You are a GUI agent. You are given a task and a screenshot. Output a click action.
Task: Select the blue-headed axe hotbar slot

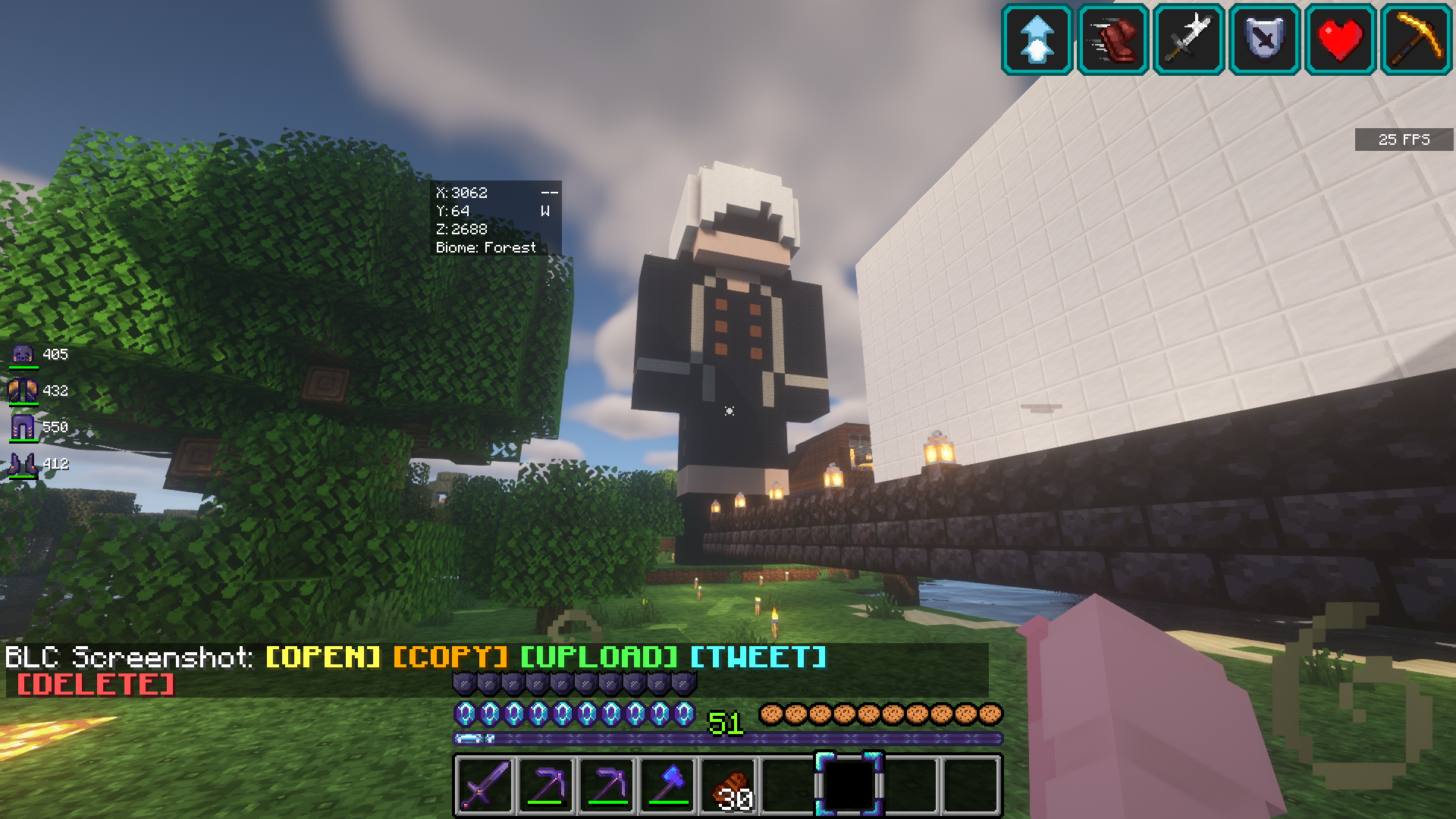(x=667, y=784)
